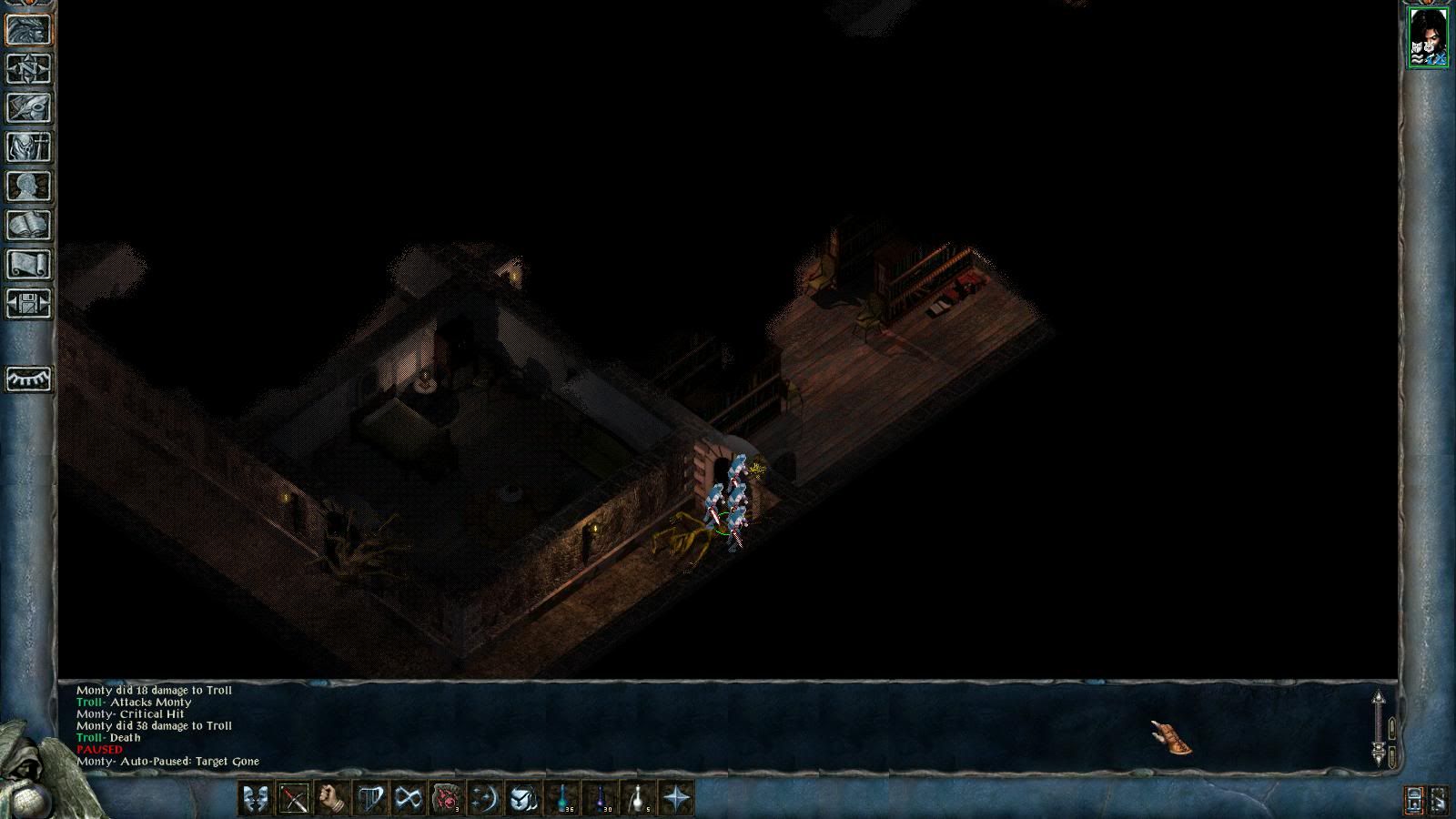Open the area map (compass icon)
1456x819 pixels.
(x=29, y=69)
